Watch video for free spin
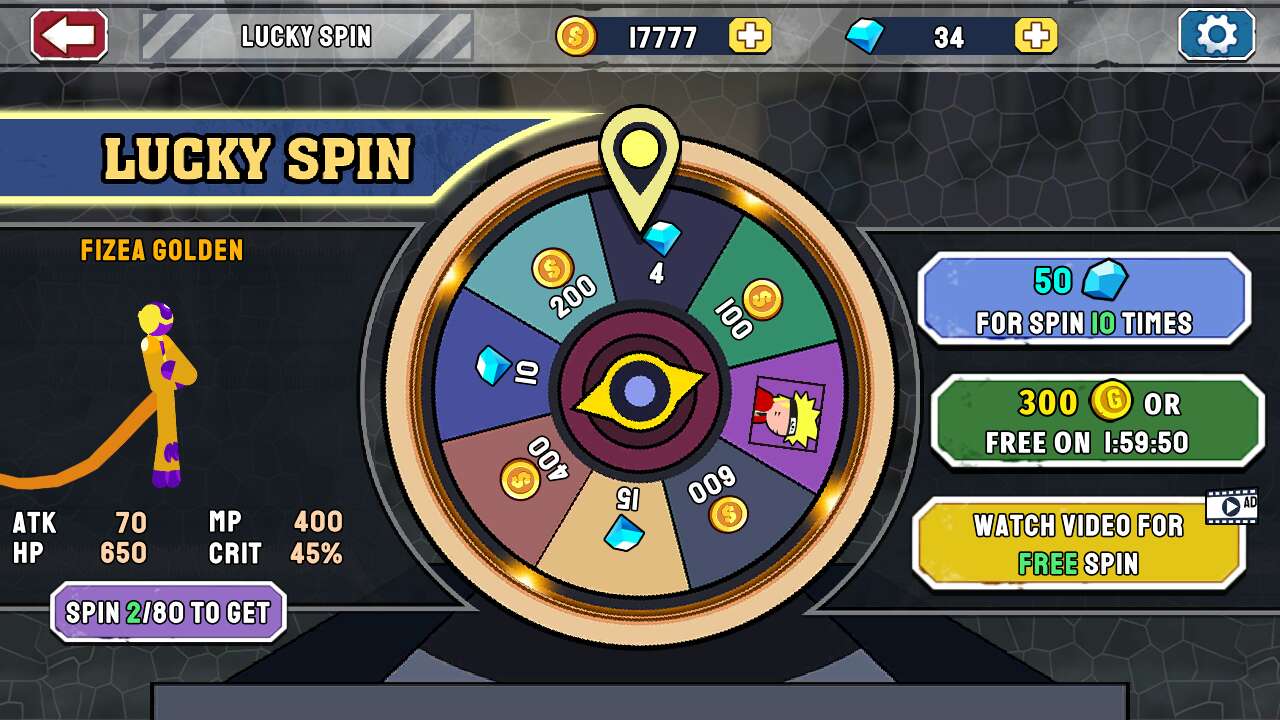The width and height of the screenshot is (1280, 720). [1078, 543]
